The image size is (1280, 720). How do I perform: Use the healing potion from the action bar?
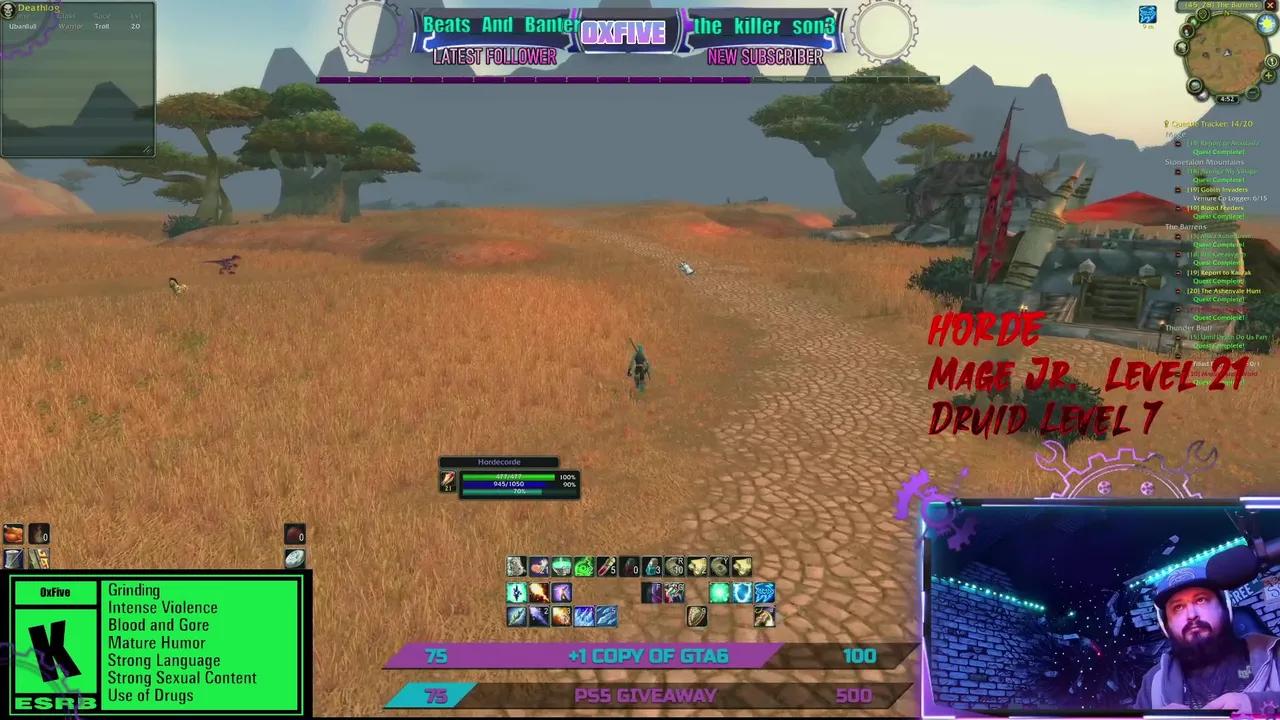[x=608, y=568]
